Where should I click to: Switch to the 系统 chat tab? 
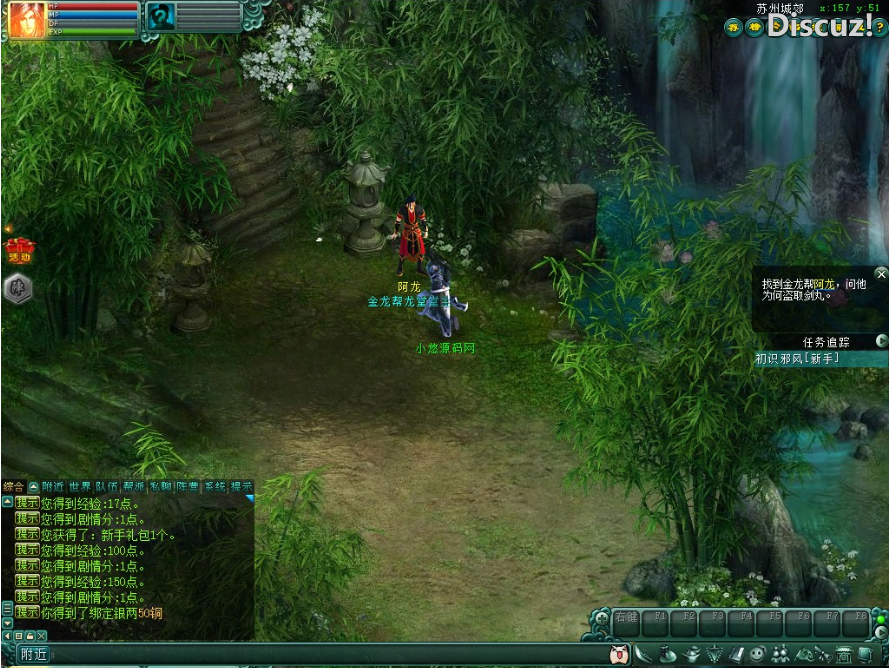(x=214, y=487)
